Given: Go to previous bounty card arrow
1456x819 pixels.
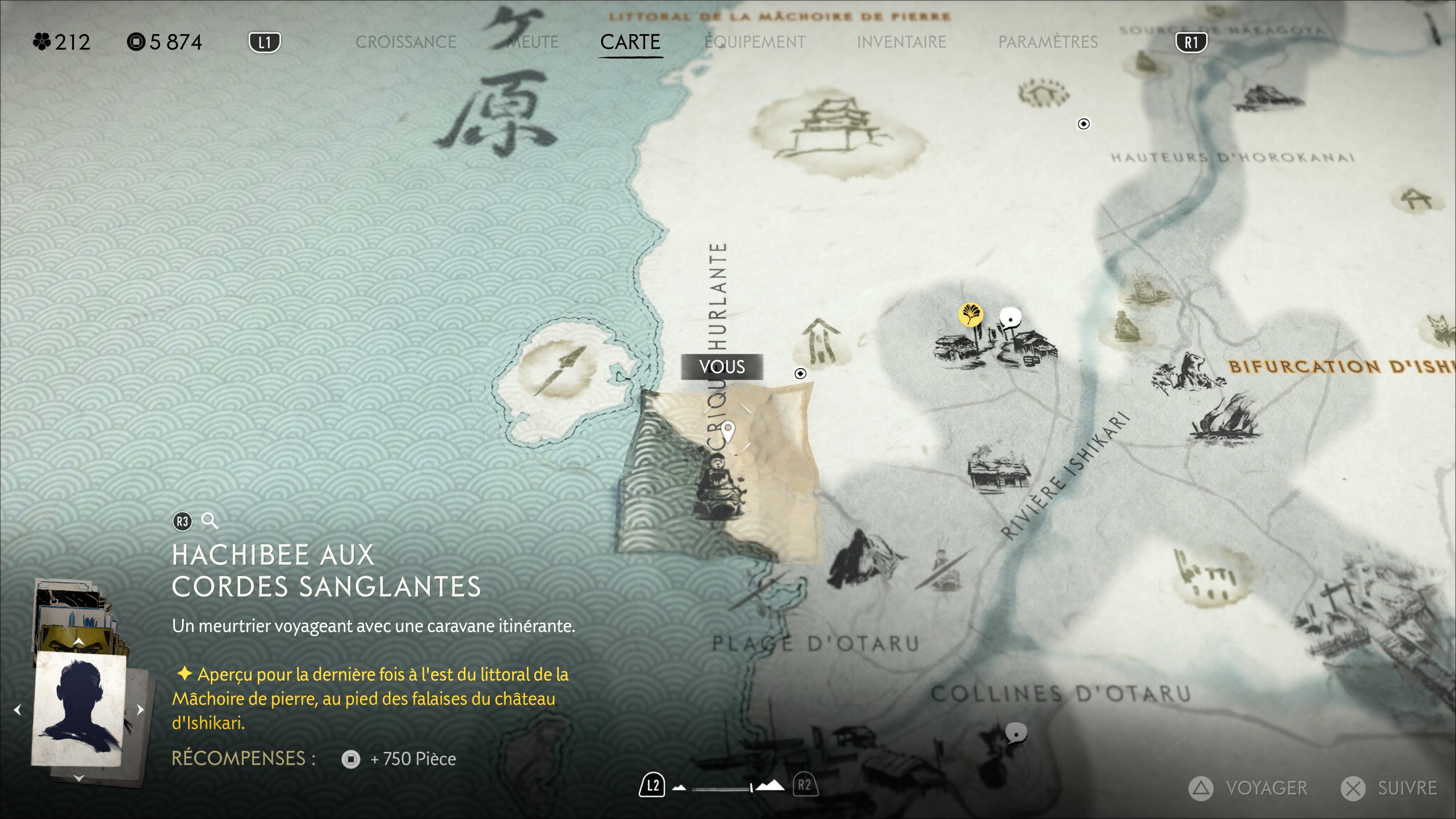Looking at the screenshot, I should (x=17, y=709).
